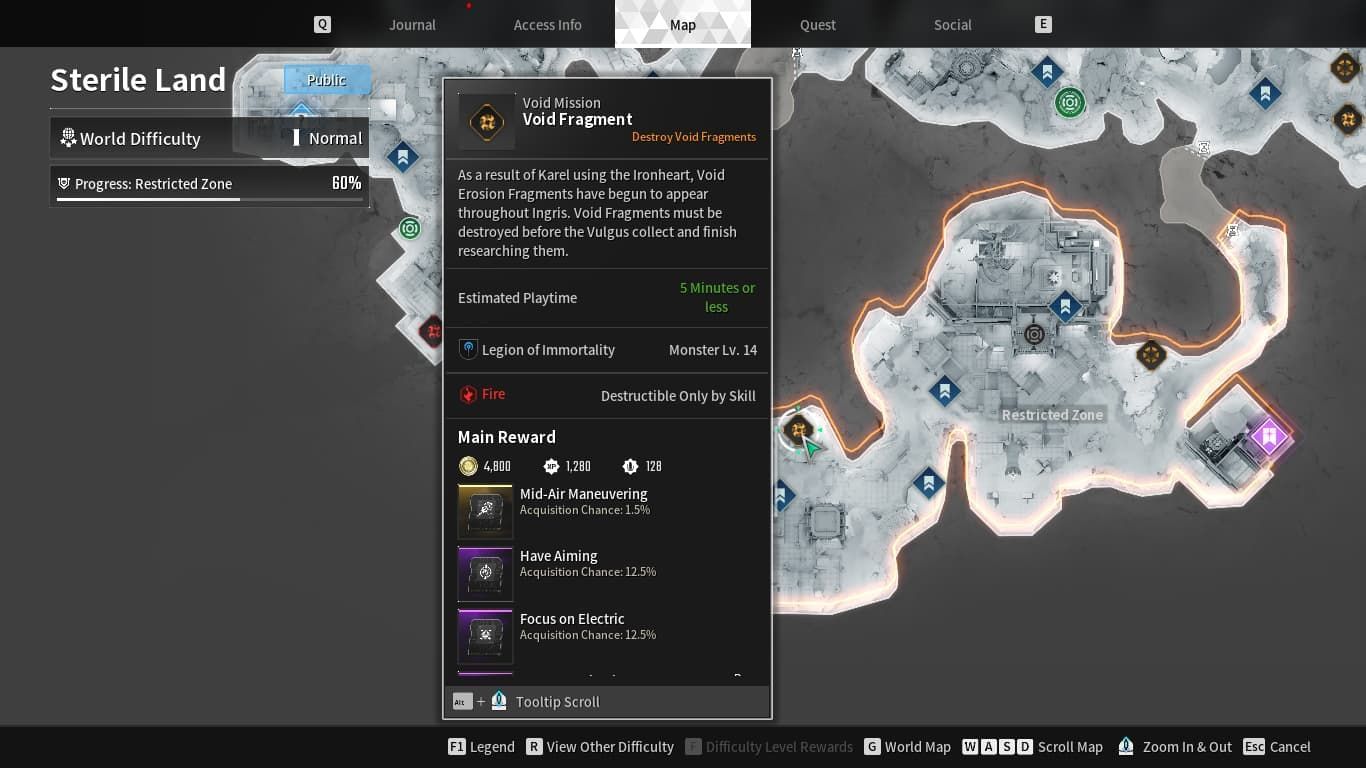Switch to the Social tab
This screenshot has width=1366, height=768.
(x=951, y=24)
